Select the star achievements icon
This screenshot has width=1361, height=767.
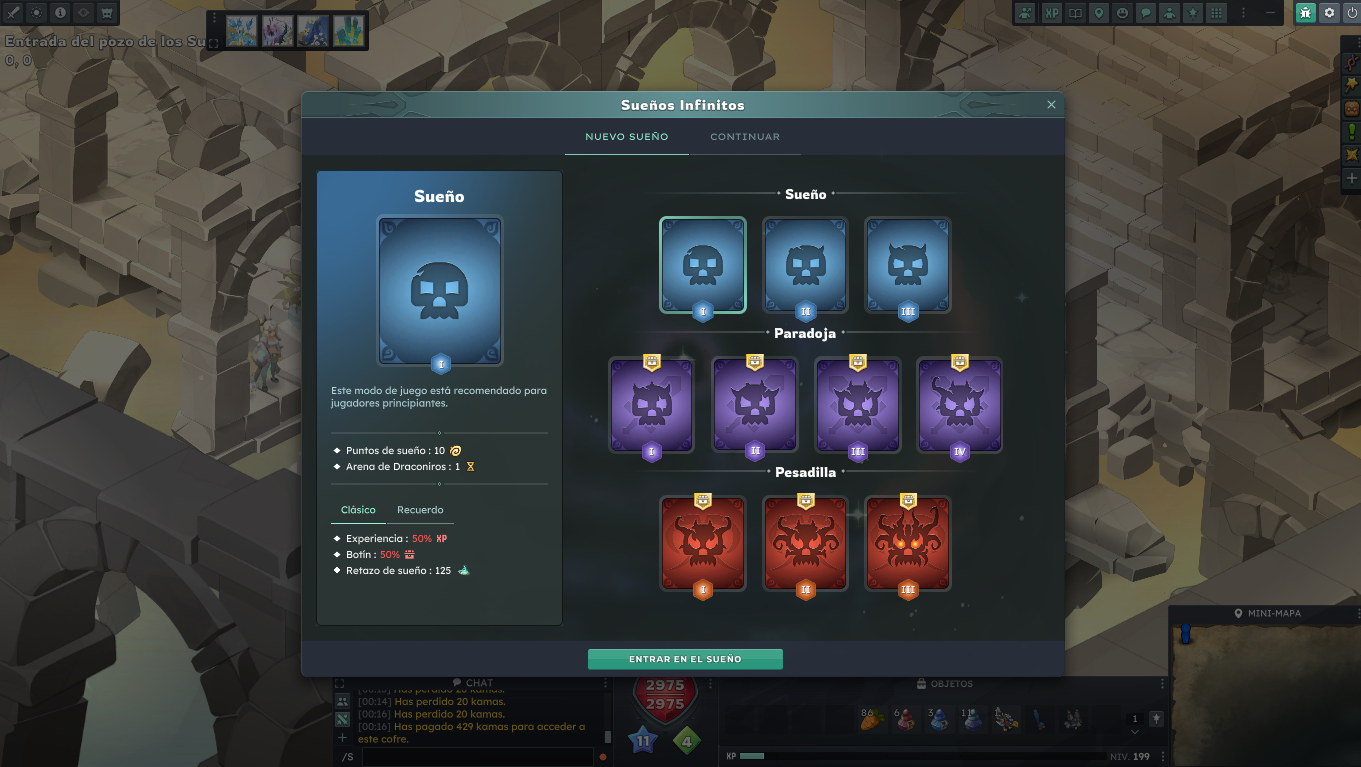tap(1194, 13)
